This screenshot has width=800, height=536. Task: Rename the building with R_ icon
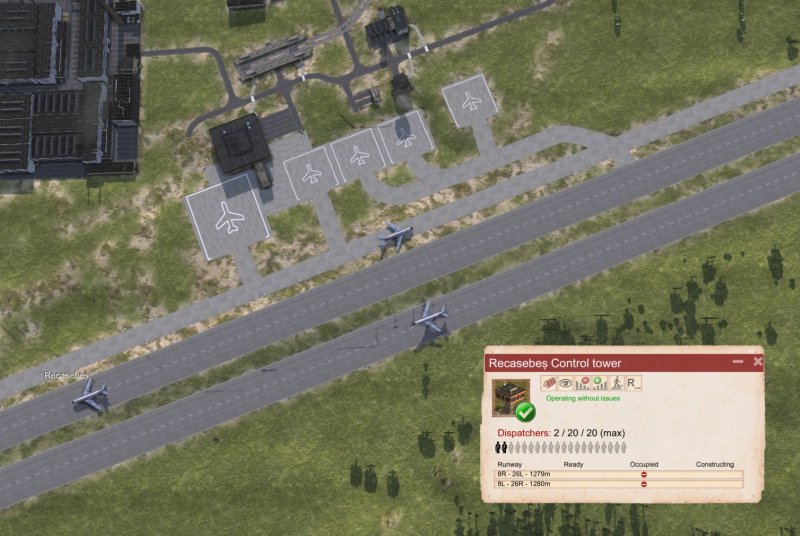[x=634, y=383]
